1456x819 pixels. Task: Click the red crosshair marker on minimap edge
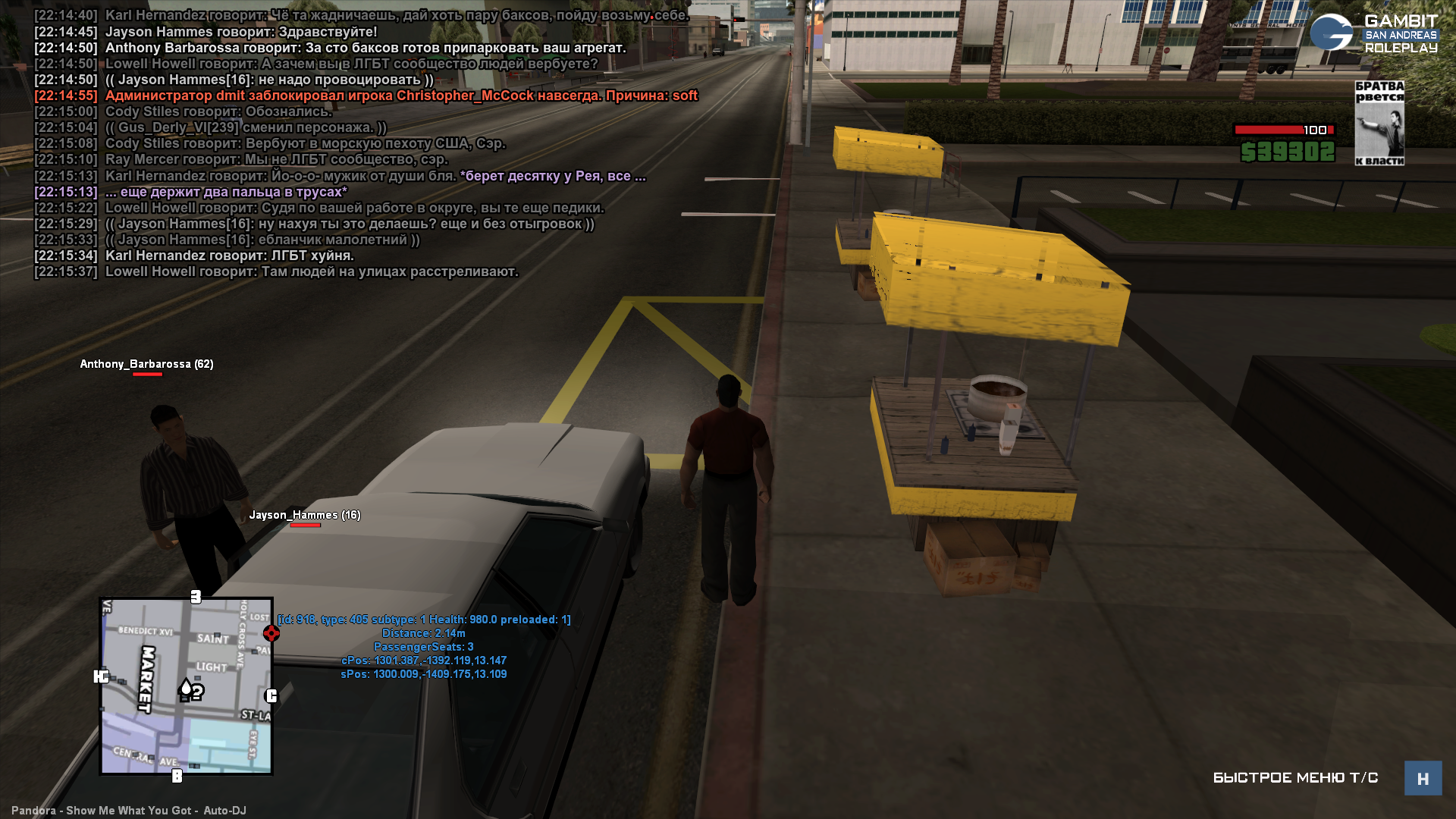pyautogui.click(x=271, y=632)
